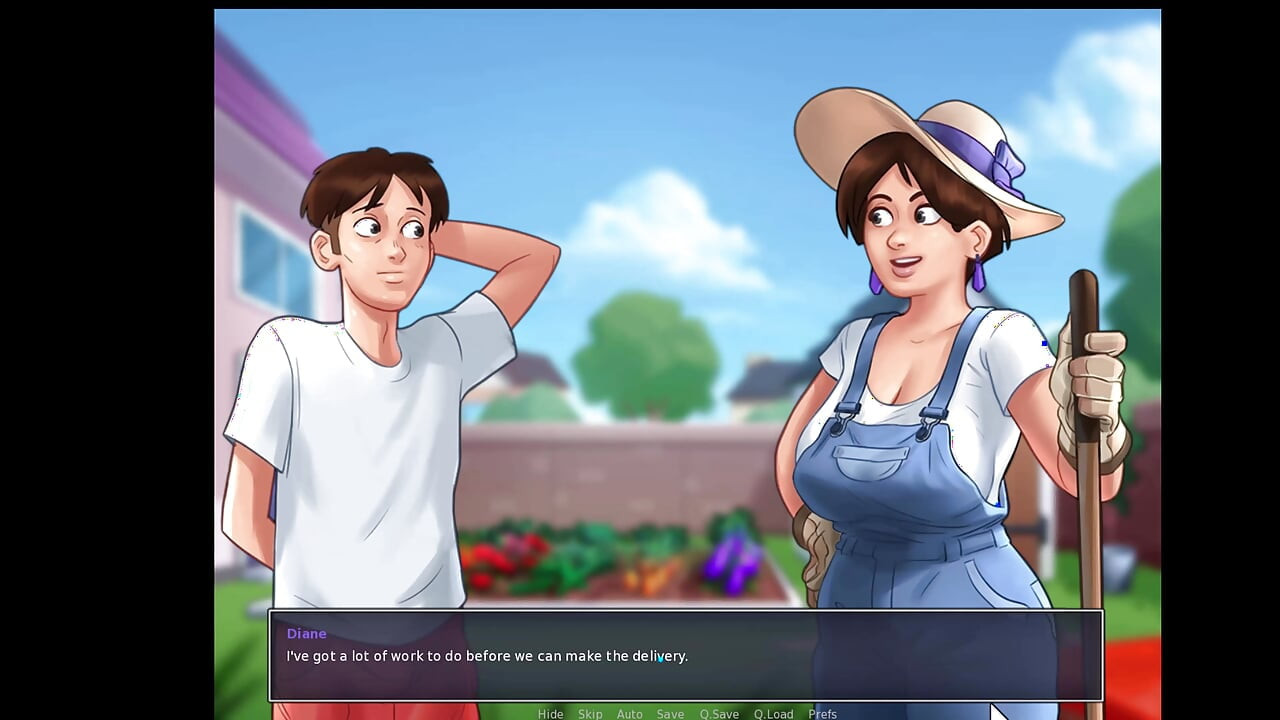This screenshot has height=720, width=1280.
Task: Click Diane's sun hat
Action: tap(930, 130)
